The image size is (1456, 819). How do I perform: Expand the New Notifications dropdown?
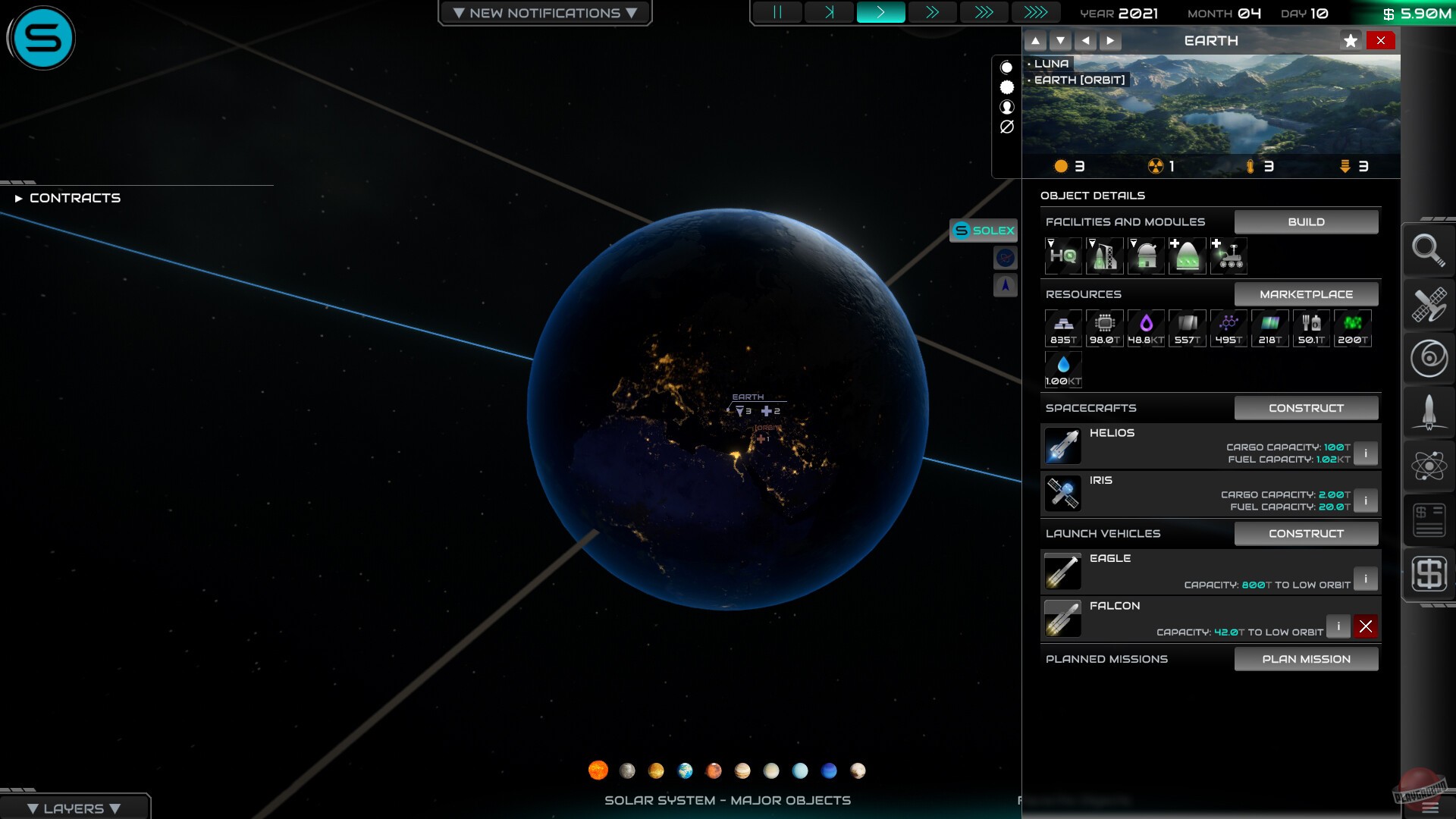point(544,12)
